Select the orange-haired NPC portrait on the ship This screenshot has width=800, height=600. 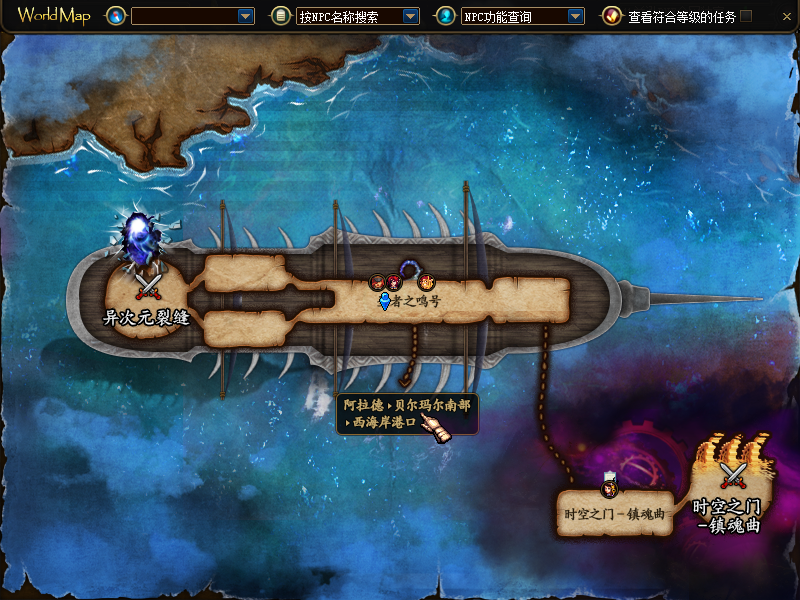pyautogui.click(x=424, y=283)
